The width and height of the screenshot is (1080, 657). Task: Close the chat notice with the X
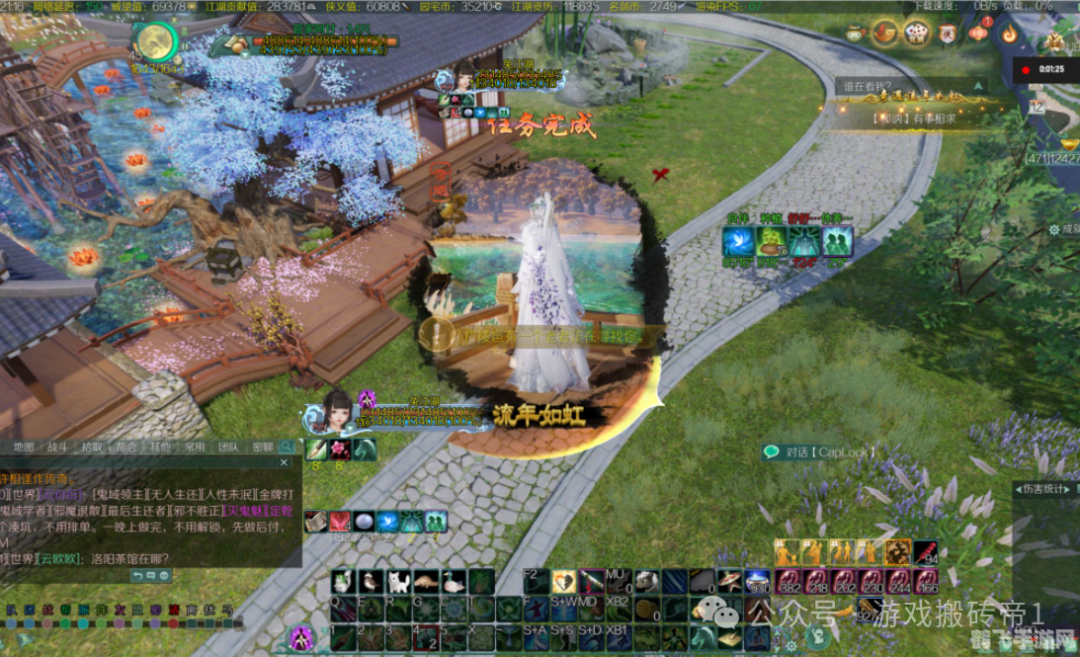pos(284,463)
